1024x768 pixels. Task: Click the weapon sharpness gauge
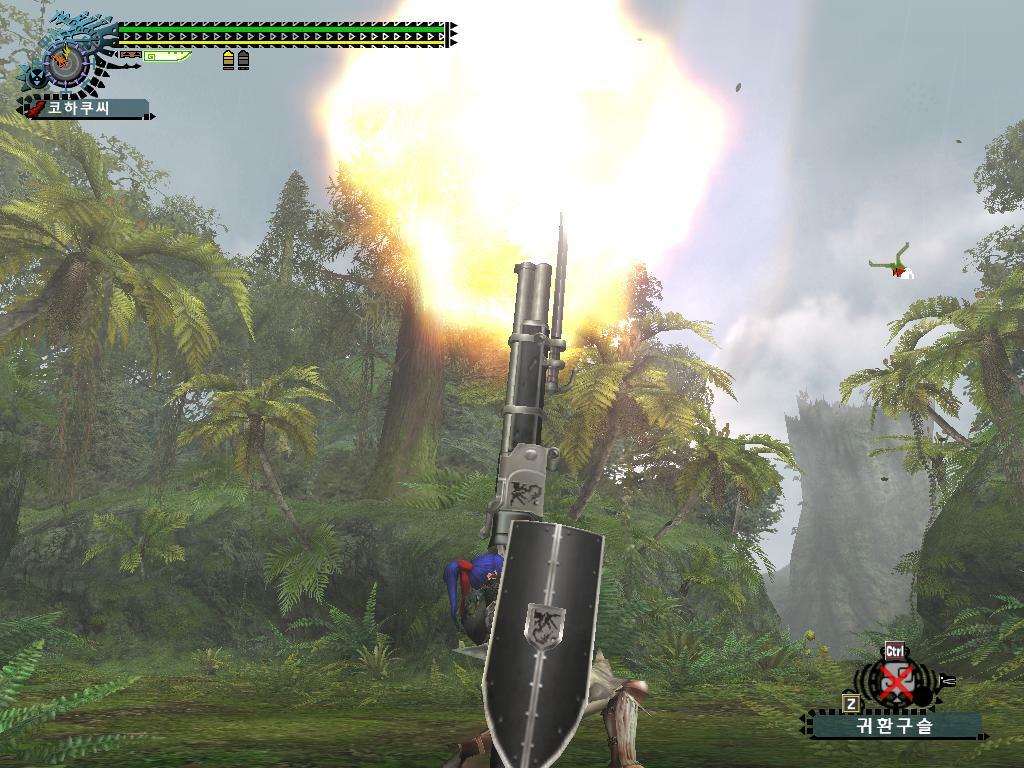point(167,56)
